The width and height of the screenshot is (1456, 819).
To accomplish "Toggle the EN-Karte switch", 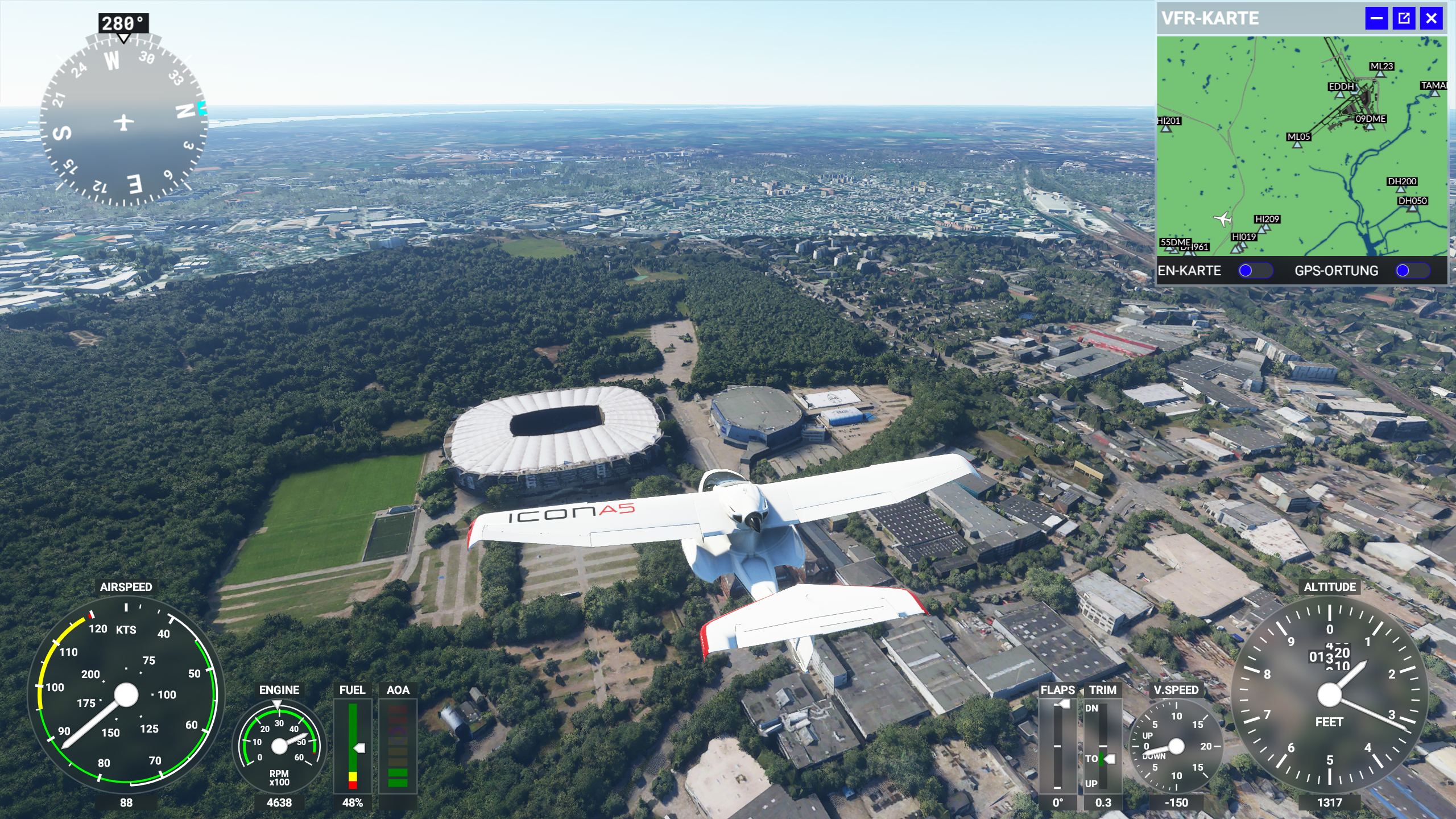I will click(1255, 271).
